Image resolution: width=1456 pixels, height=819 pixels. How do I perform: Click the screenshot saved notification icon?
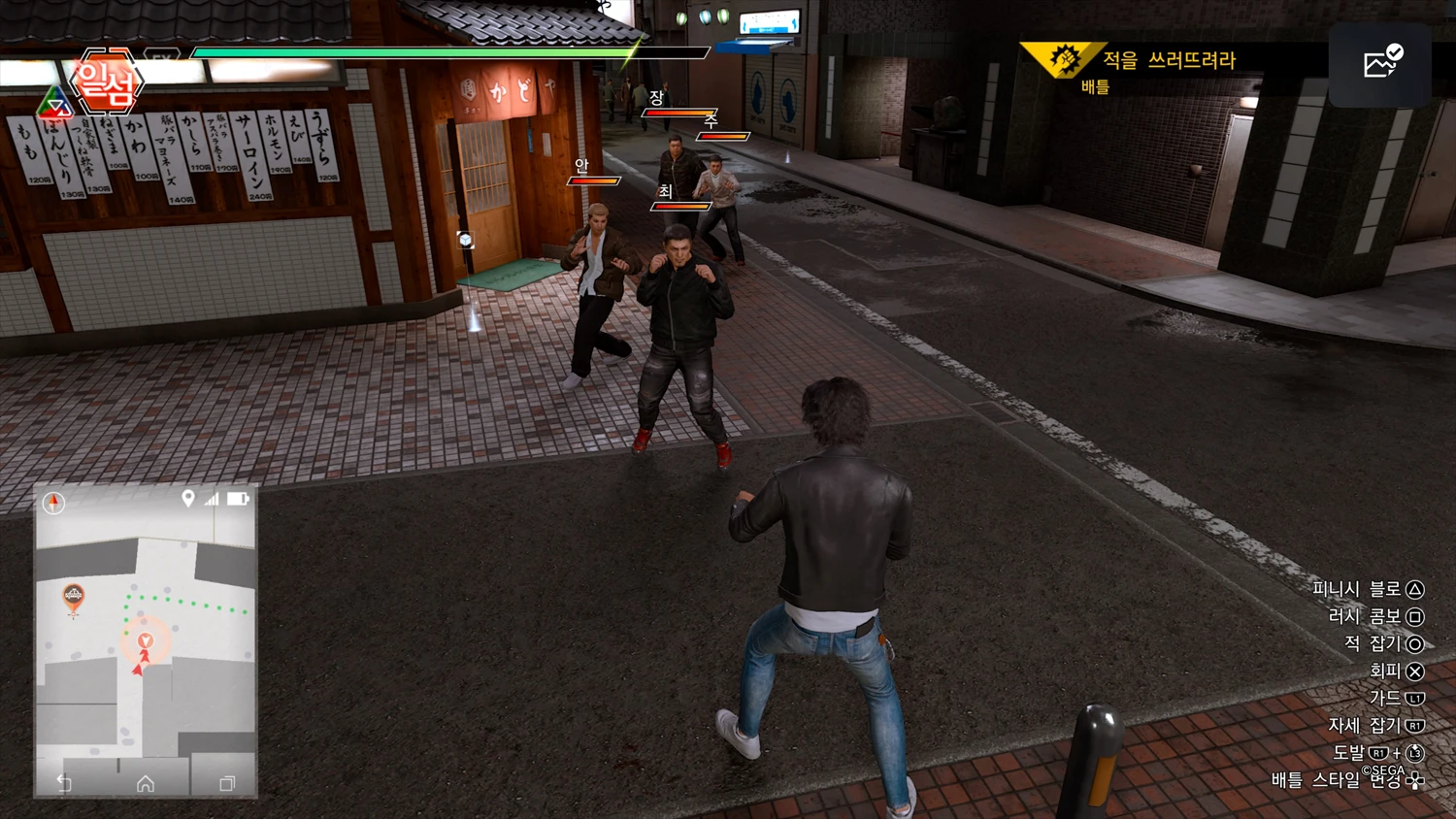pos(1381,62)
